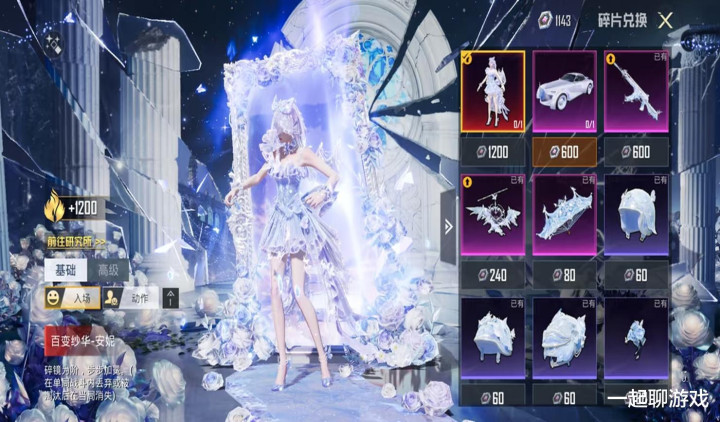Select the rifle skin for 600
Viewport: 720px width, 422px height.
(636, 91)
